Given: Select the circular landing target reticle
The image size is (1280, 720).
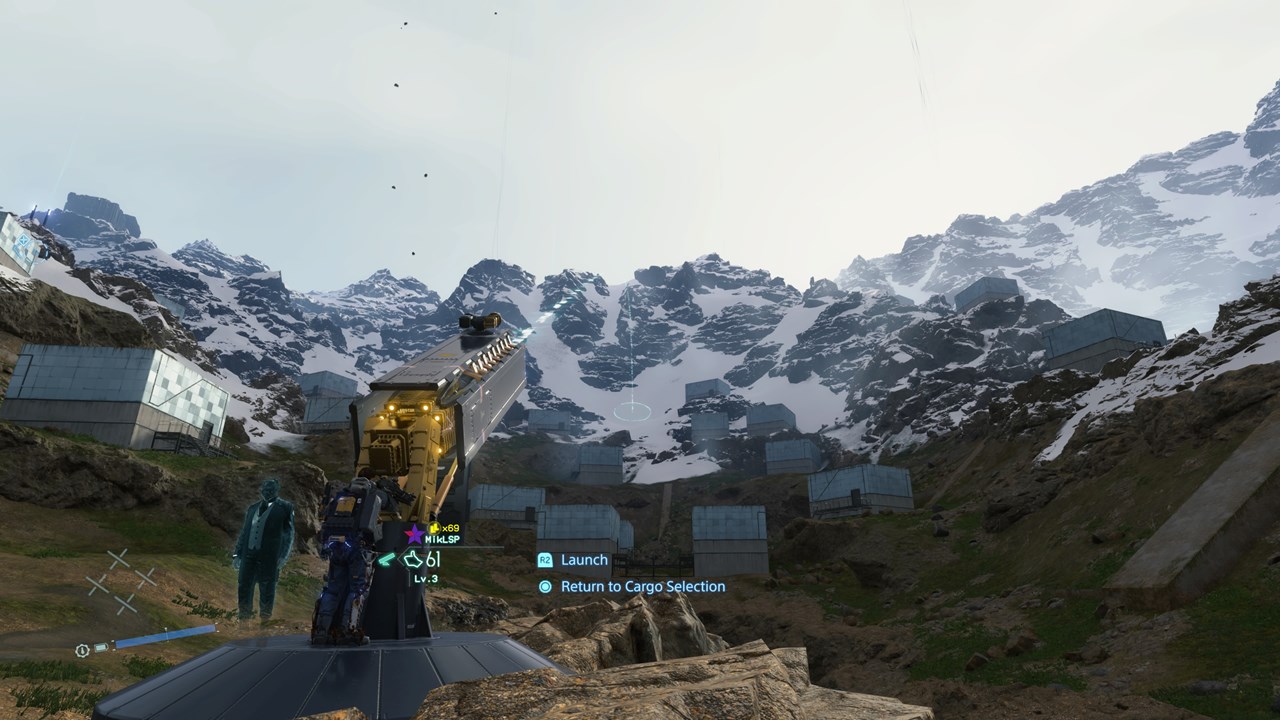Looking at the screenshot, I should pyautogui.click(x=632, y=410).
